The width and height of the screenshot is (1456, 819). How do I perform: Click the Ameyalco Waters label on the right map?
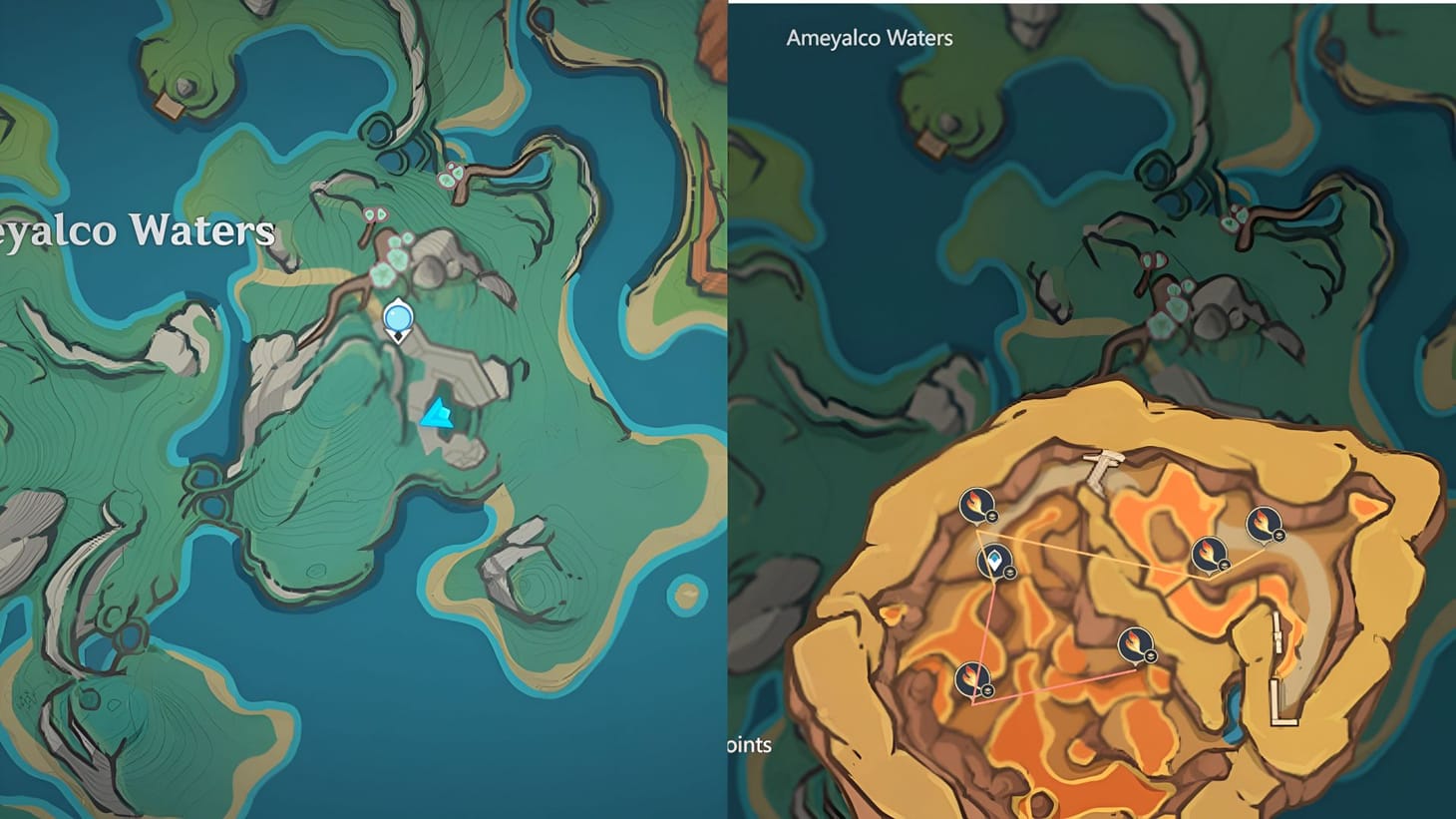point(869,38)
